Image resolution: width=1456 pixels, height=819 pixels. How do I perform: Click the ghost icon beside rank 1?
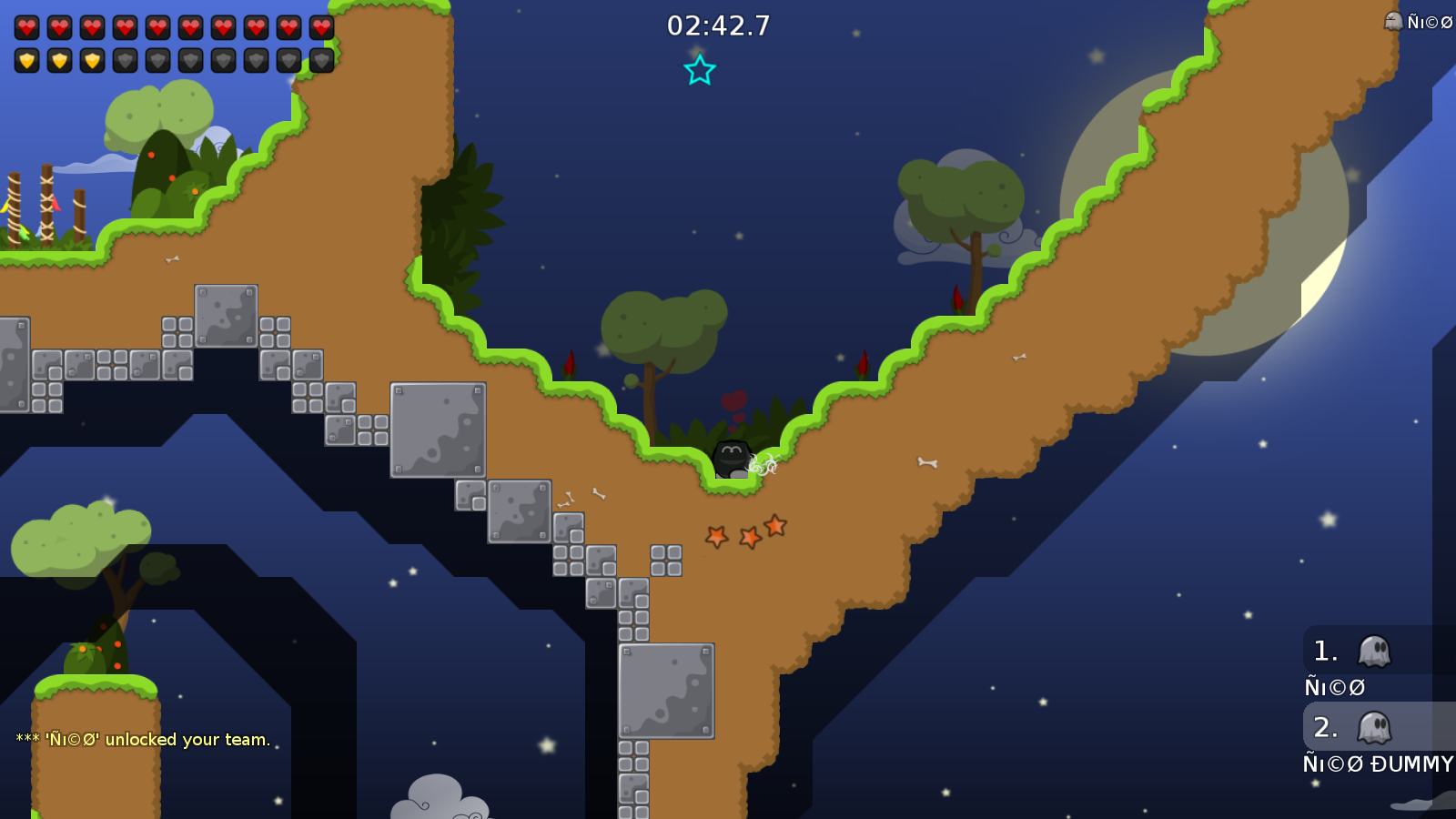tap(1374, 651)
